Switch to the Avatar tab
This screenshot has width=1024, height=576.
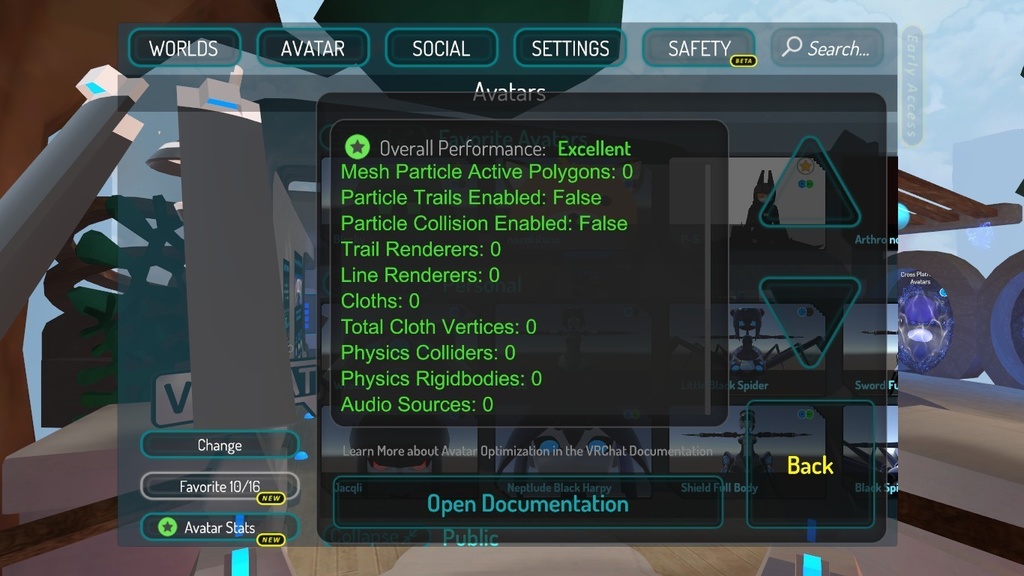point(313,49)
